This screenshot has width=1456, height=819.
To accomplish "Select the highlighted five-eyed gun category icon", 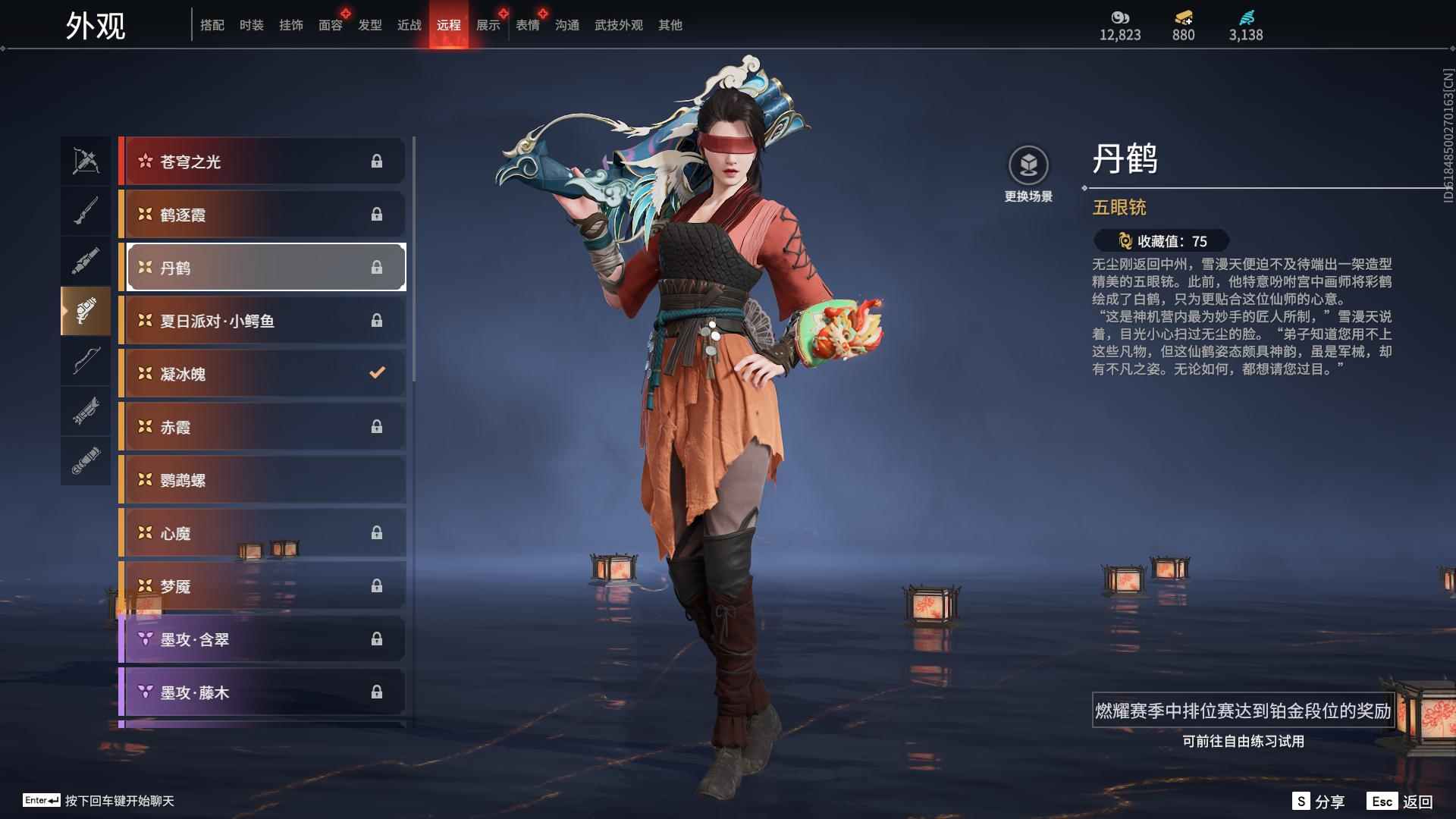I will click(86, 311).
